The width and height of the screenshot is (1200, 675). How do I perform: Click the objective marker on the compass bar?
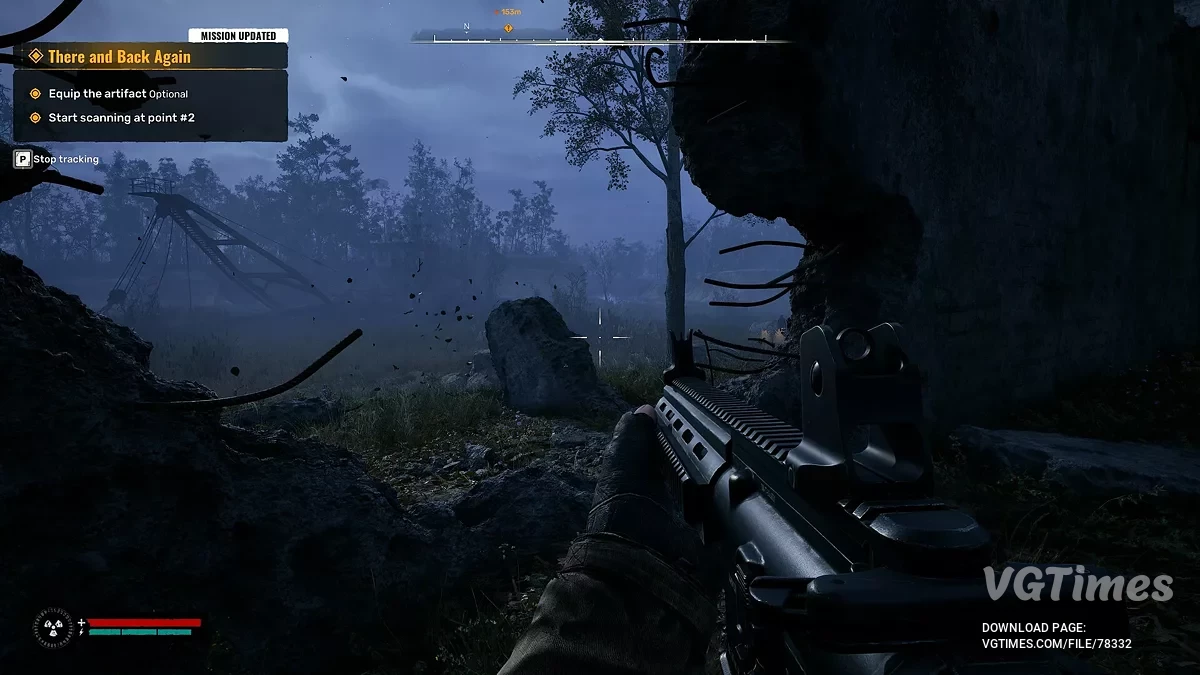click(x=508, y=28)
